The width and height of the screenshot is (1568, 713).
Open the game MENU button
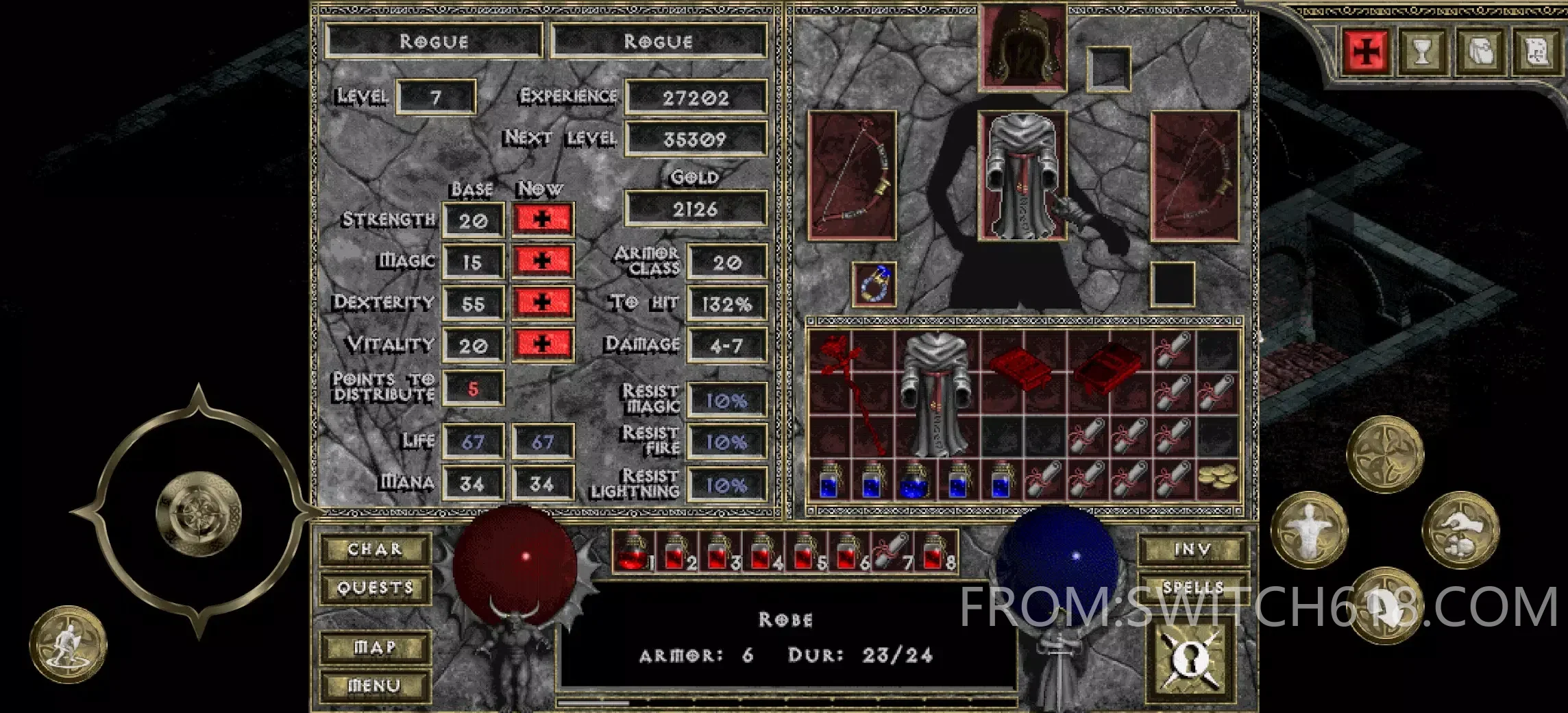(x=375, y=685)
